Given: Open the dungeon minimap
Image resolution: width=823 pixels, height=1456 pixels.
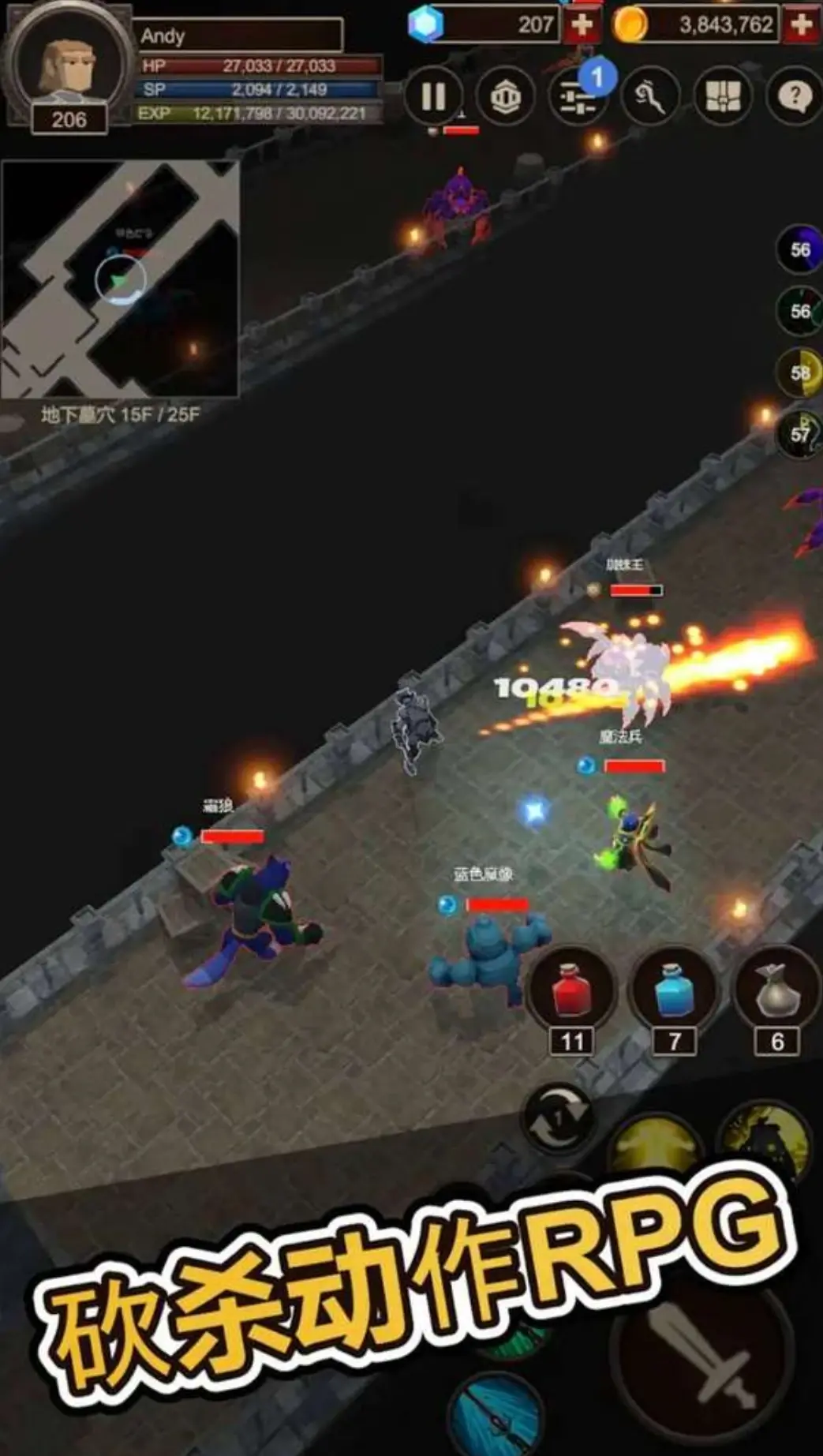Looking at the screenshot, I should pos(120,279).
